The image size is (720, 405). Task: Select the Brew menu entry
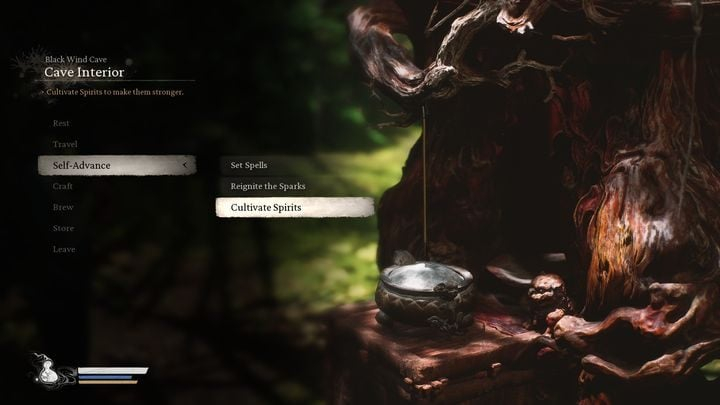(63, 207)
